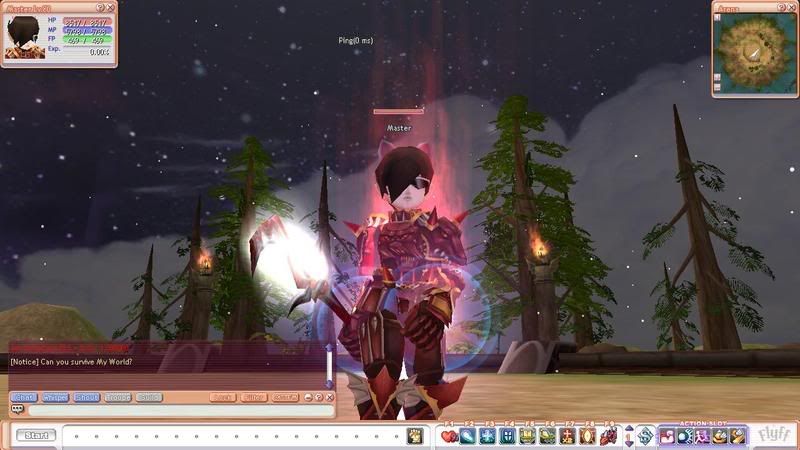
Task: Open the chat Filter options
Action: point(254,397)
